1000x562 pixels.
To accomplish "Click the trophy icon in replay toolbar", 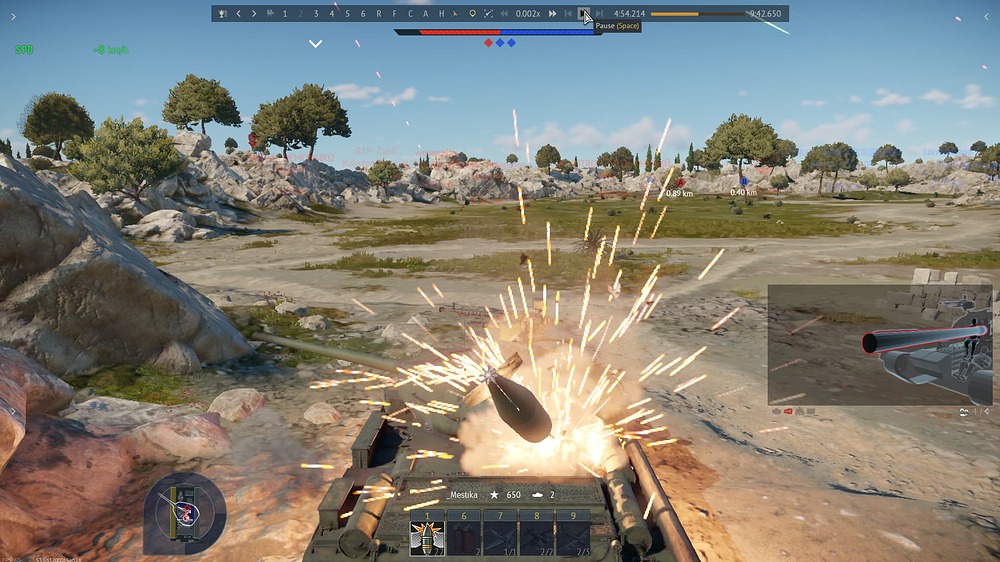I will [x=221, y=14].
